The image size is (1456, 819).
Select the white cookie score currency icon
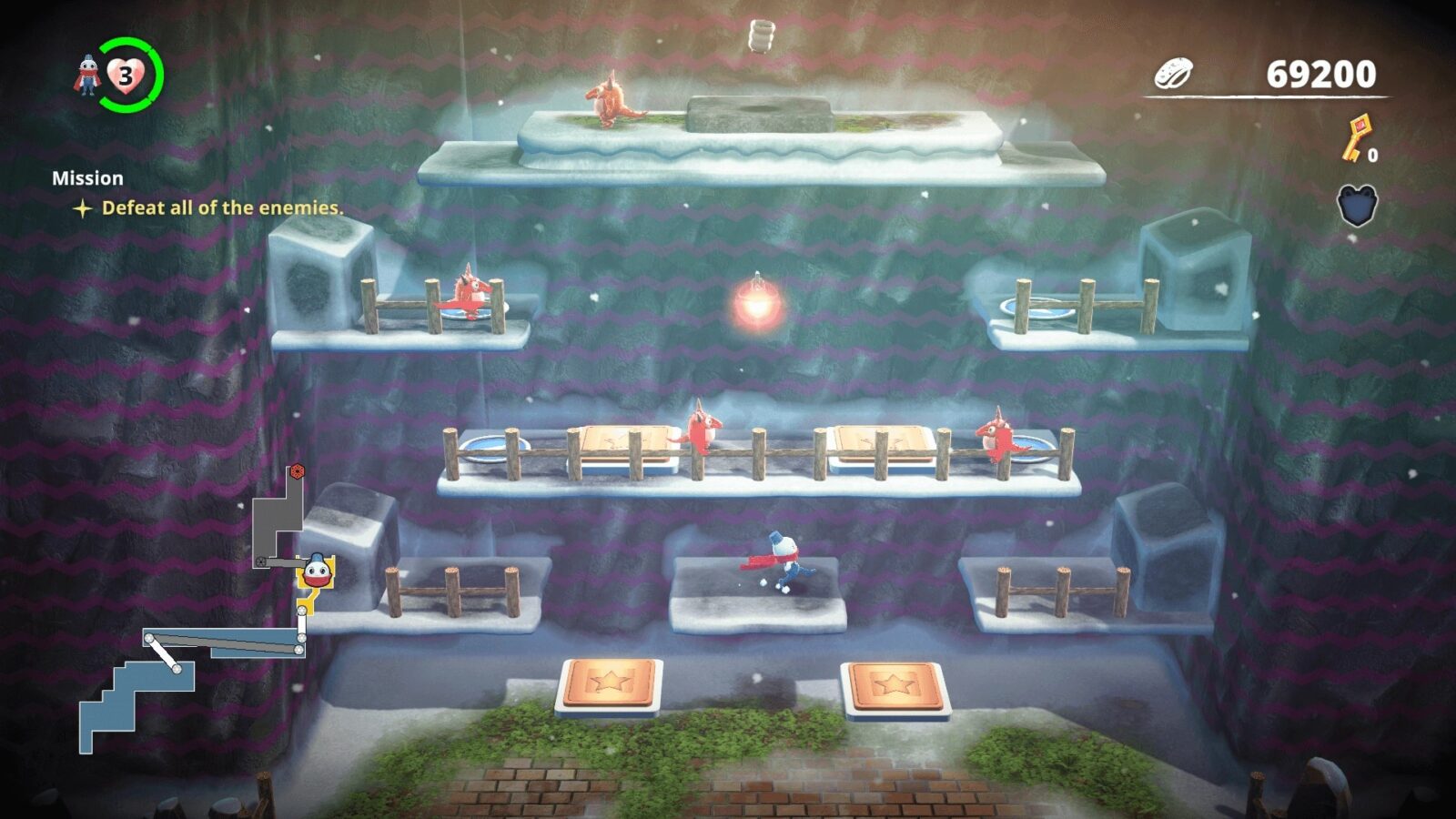click(x=1173, y=75)
